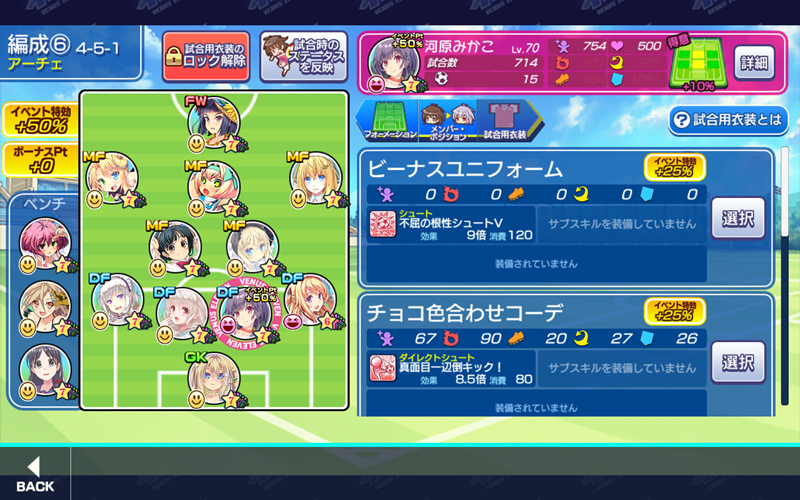Select the empty sub-skill slot of ビーナスユニフォーム
This screenshot has width=800, height=500.
pos(620,223)
